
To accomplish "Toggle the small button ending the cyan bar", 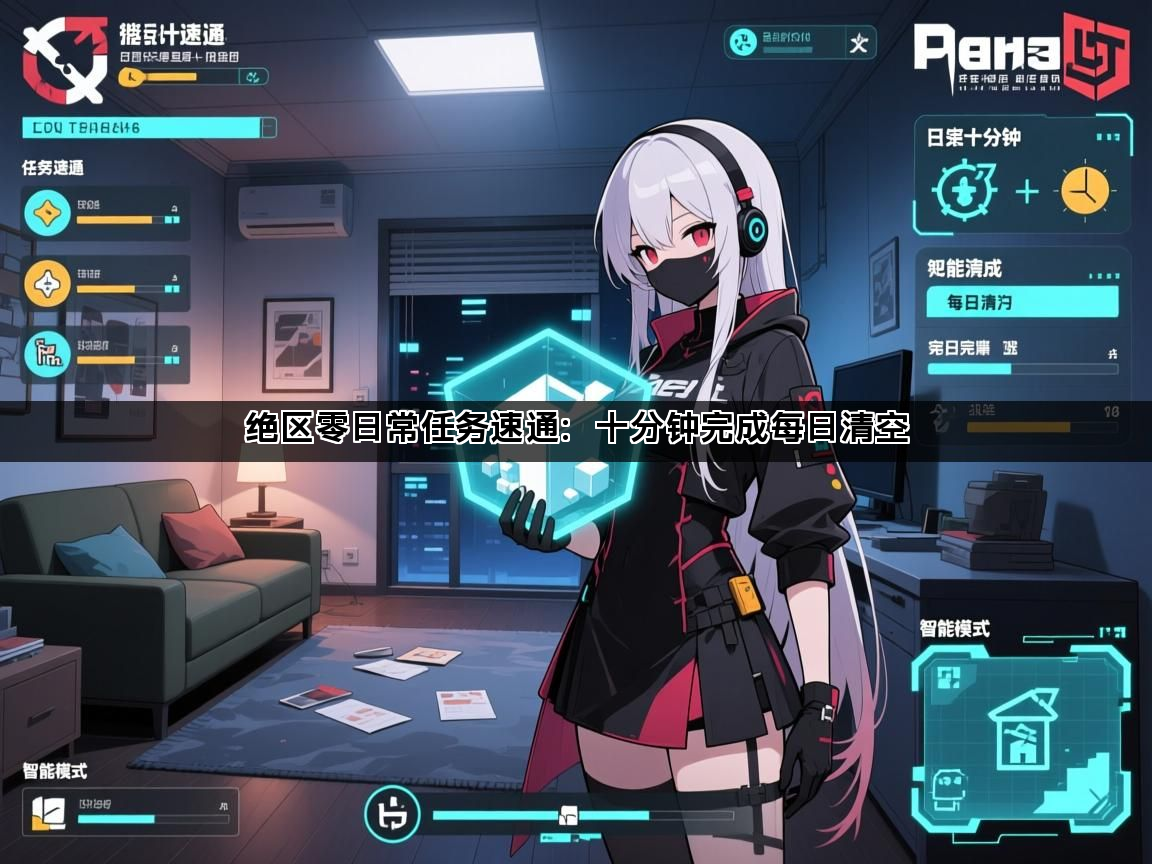I will pyautogui.click(x=268, y=127).
